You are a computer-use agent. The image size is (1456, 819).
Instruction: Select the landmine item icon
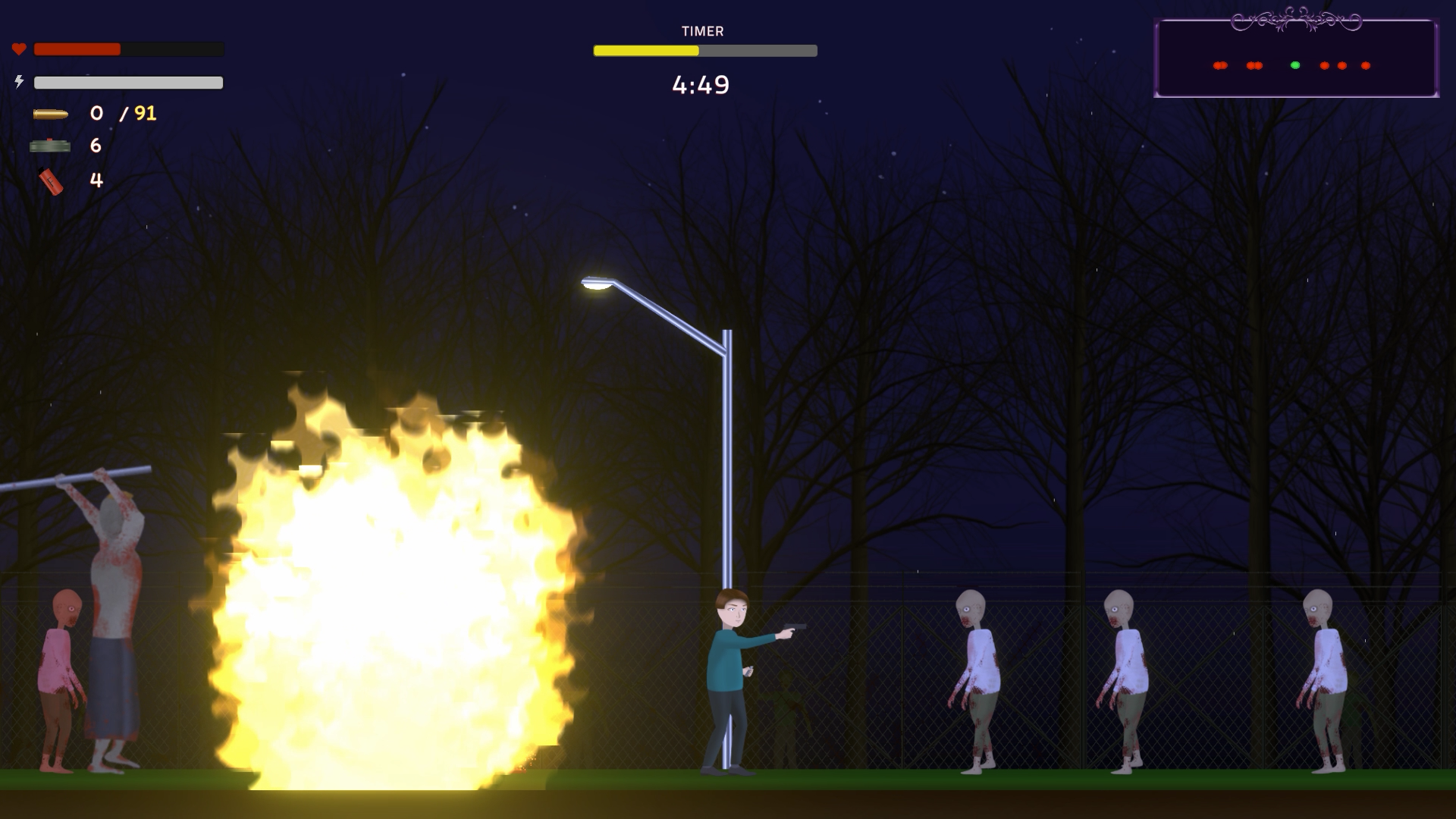pos(50,146)
